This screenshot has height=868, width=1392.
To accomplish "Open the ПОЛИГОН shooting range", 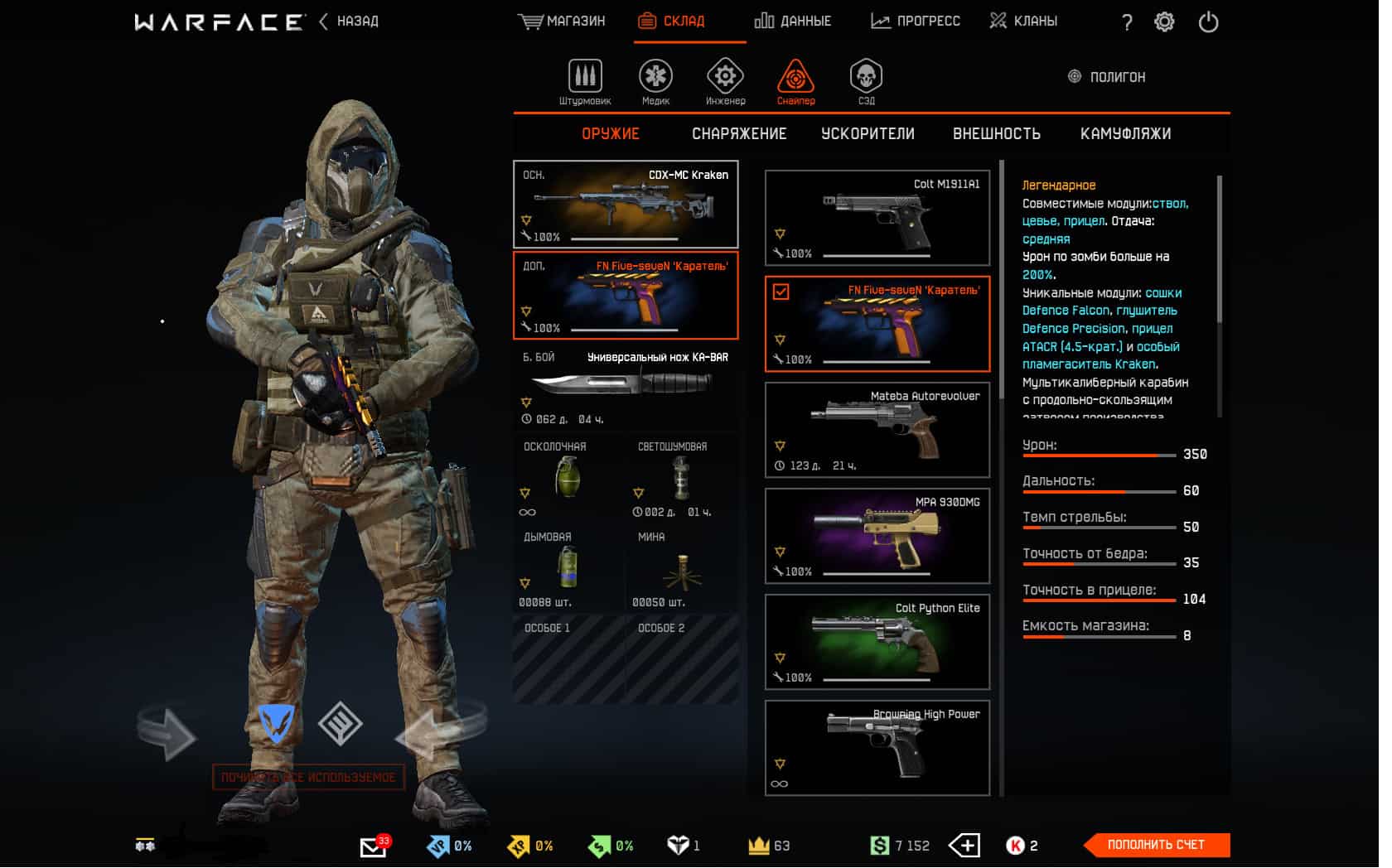I will [1107, 77].
